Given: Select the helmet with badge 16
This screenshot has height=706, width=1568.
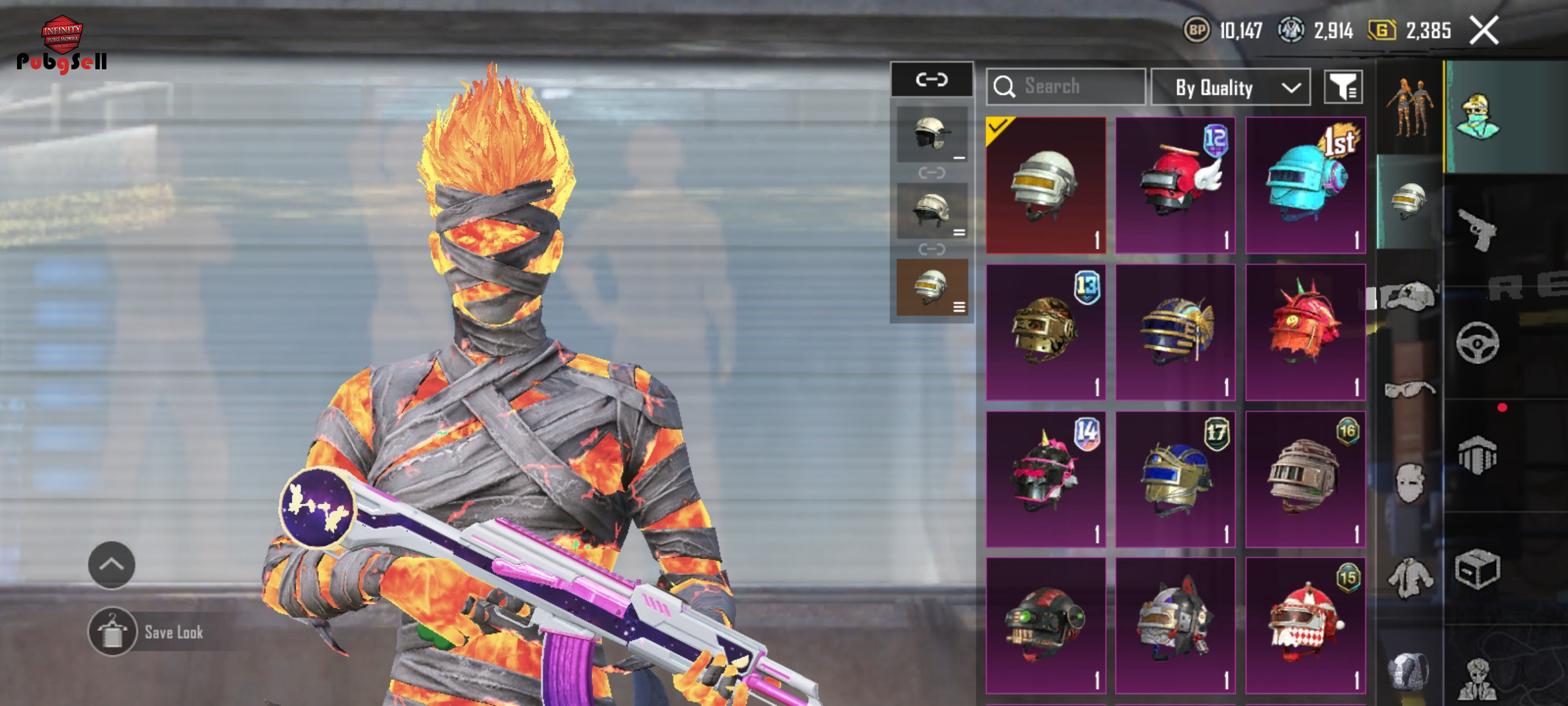Looking at the screenshot, I should [x=1305, y=479].
